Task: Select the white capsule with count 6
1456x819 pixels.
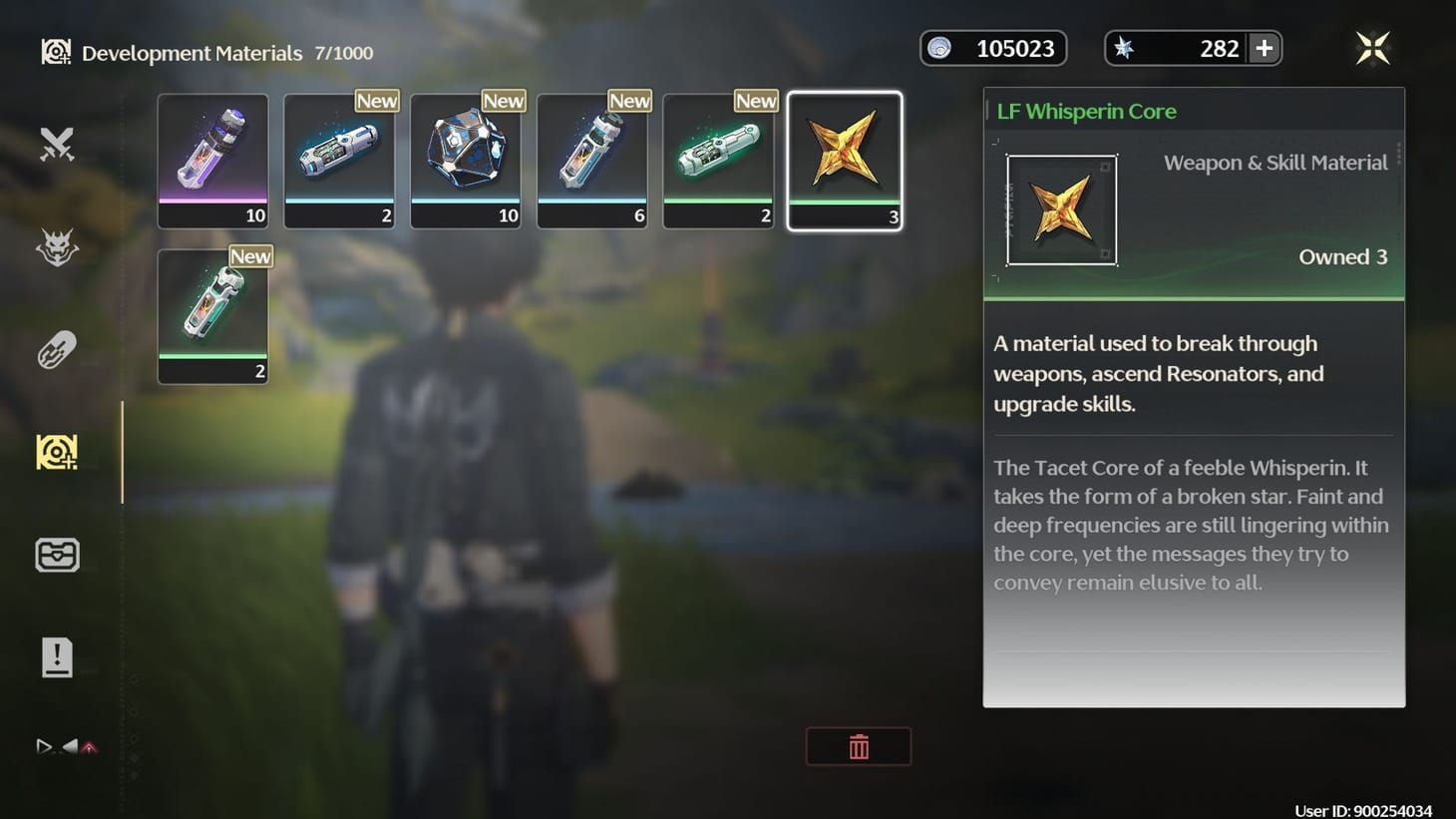Action: (592, 160)
